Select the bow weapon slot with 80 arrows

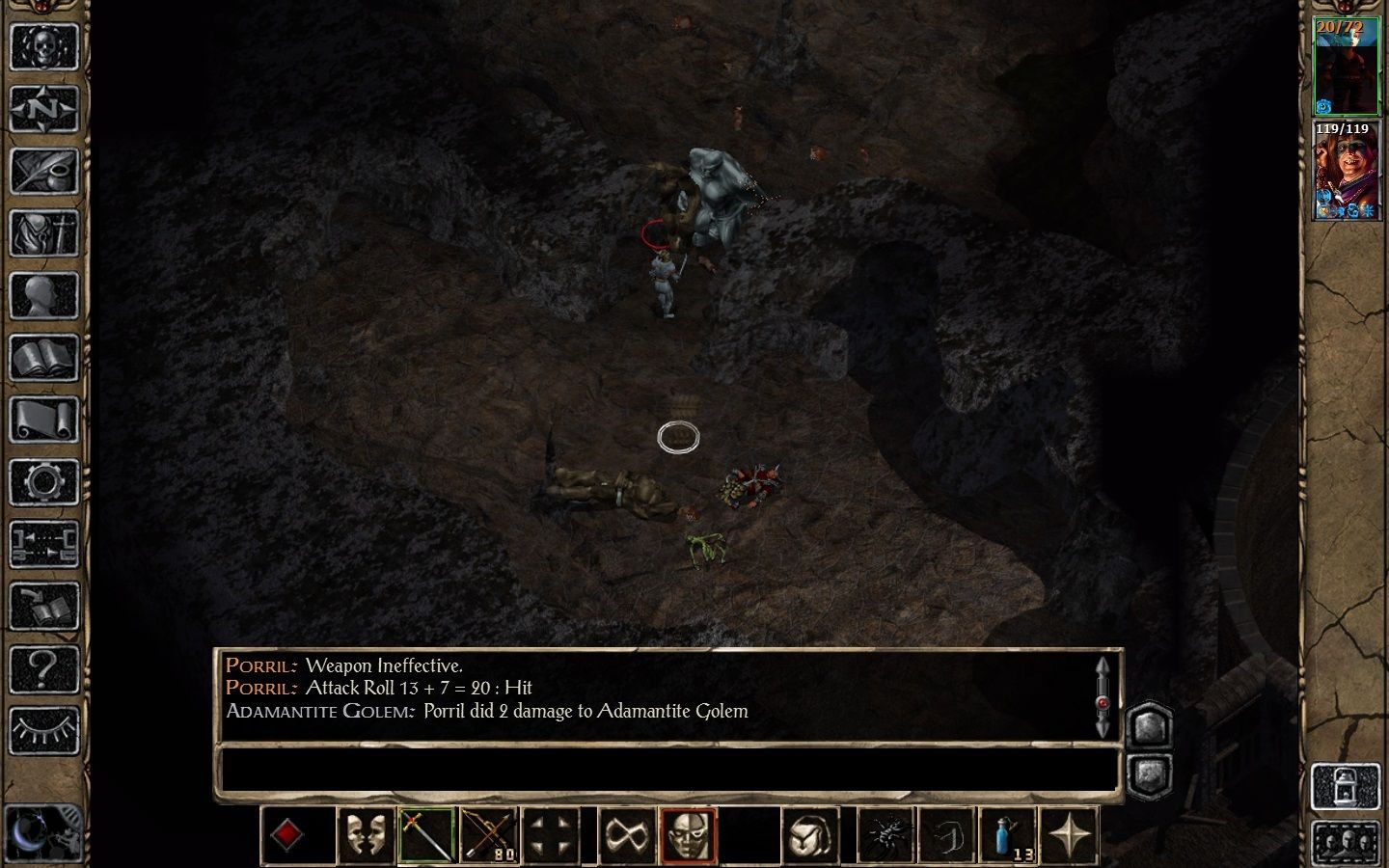click(x=489, y=835)
